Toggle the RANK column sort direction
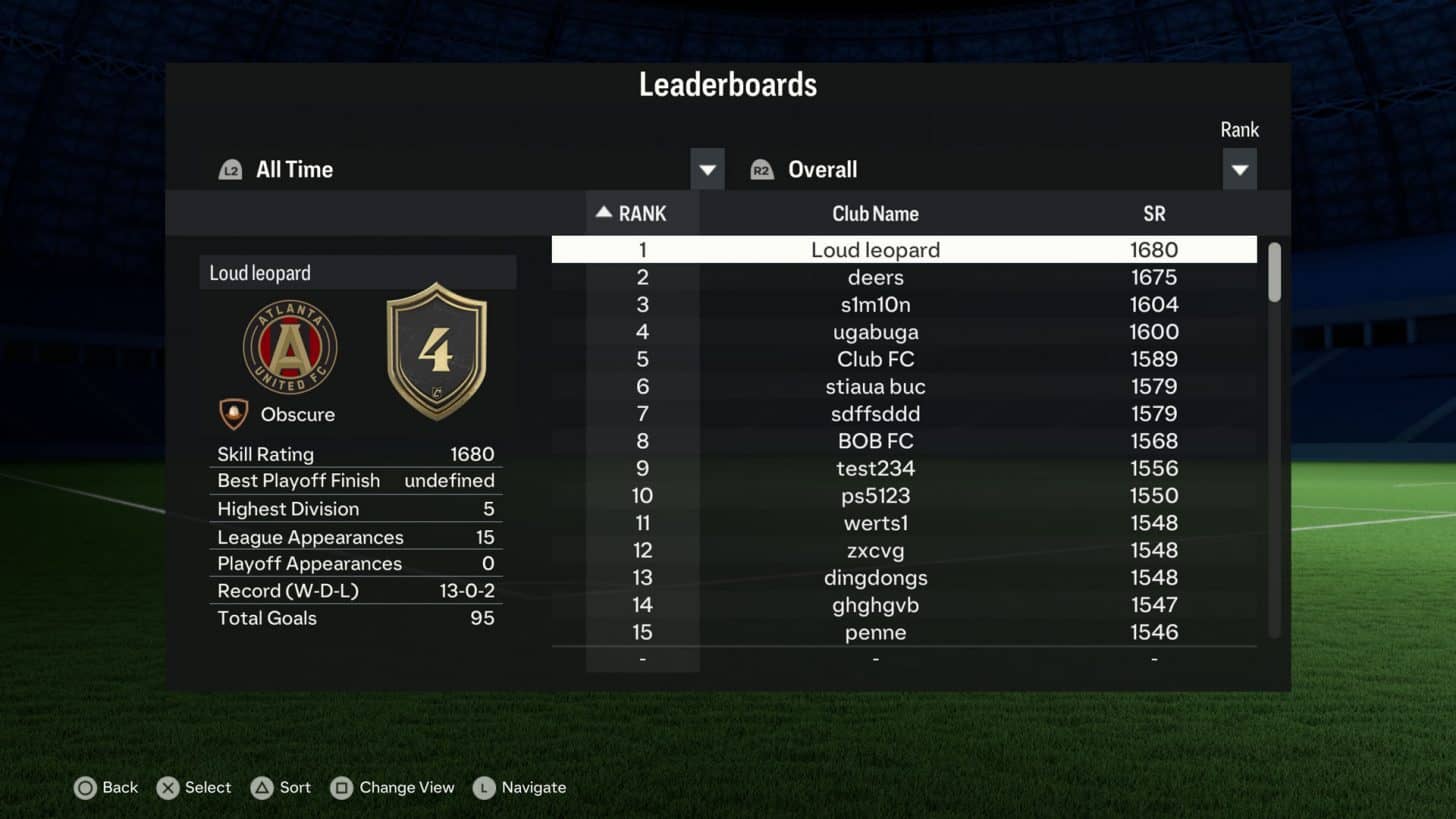The image size is (1456, 819). (x=633, y=213)
